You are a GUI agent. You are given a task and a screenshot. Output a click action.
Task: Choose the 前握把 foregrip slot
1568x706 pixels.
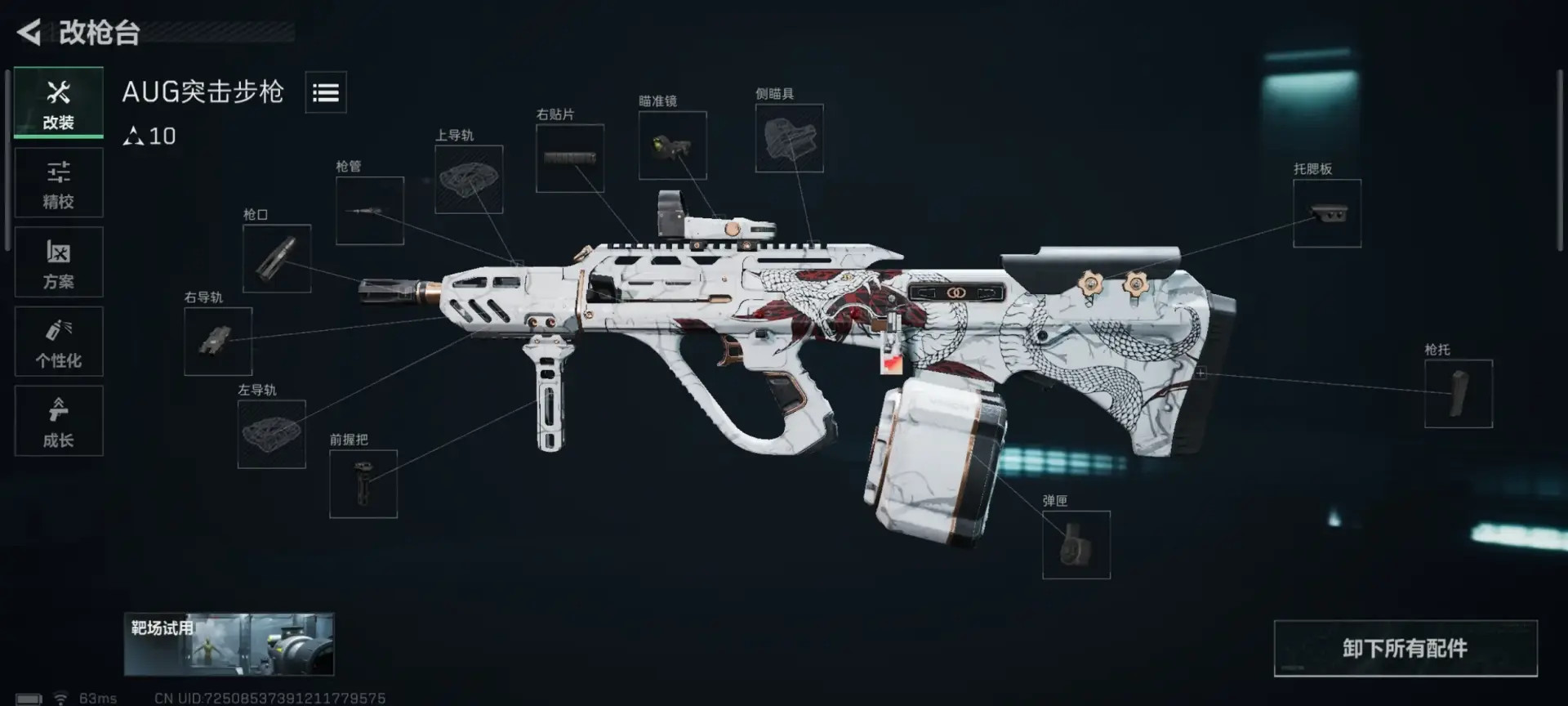tap(363, 484)
